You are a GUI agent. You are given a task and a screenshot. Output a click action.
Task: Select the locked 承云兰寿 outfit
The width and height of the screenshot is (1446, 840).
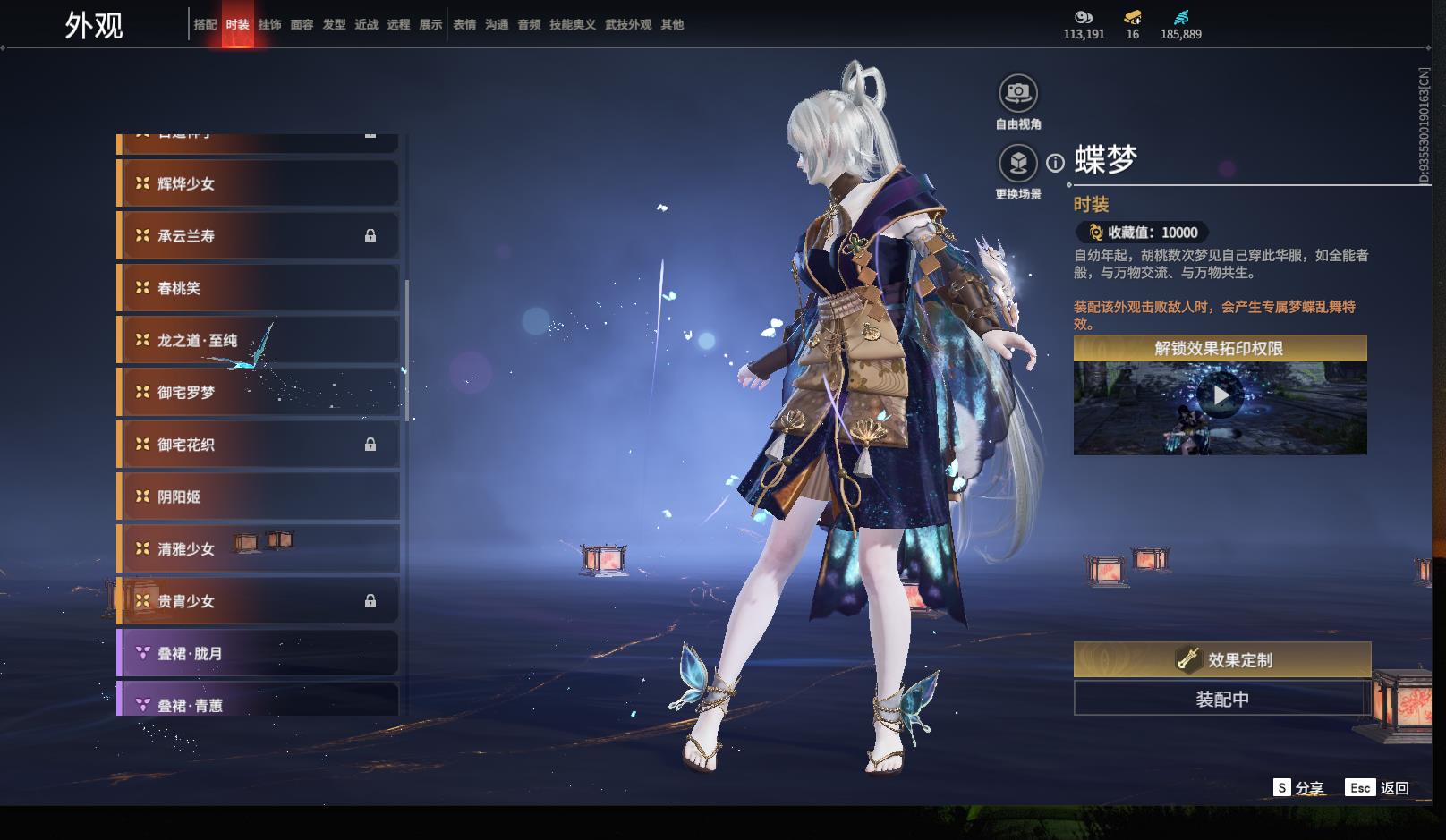(x=258, y=236)
